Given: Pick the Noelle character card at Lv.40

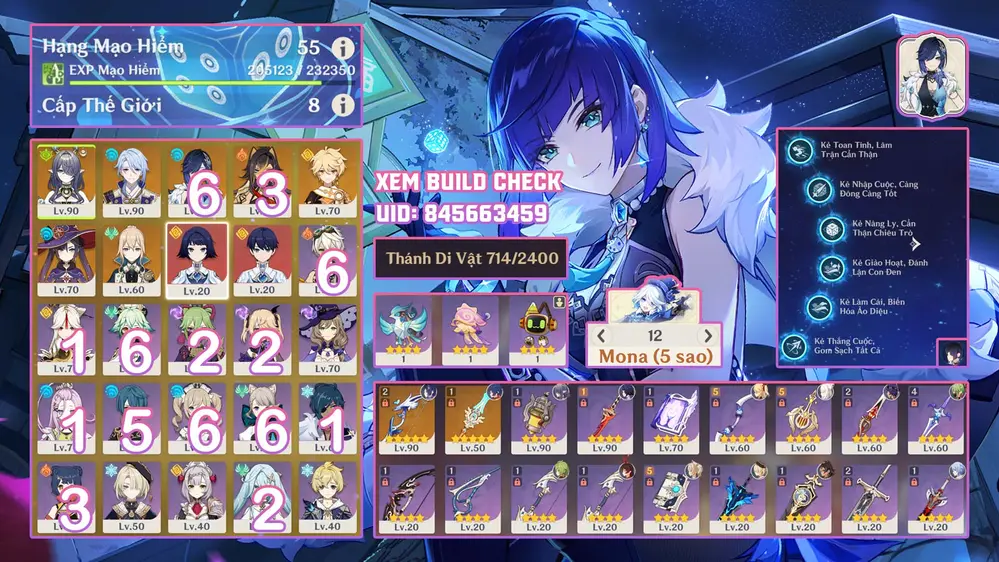Looking at the screenshot, I should point(196,496).
